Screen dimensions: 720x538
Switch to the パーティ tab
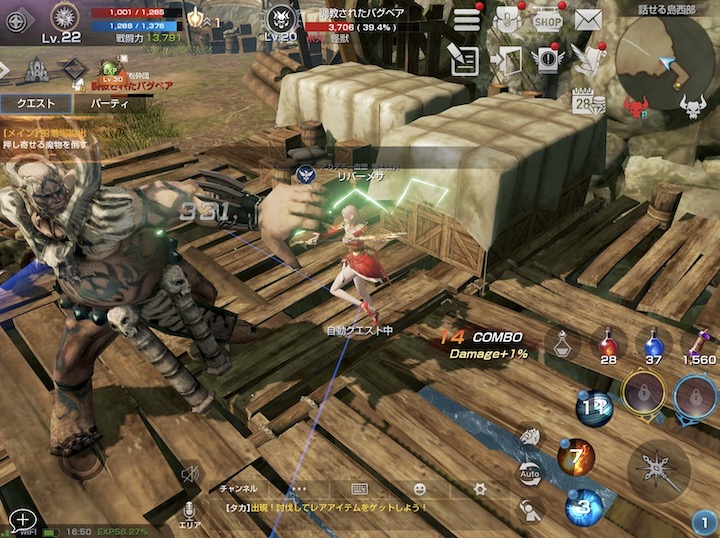pyautogui.click(x=107, y=103)
